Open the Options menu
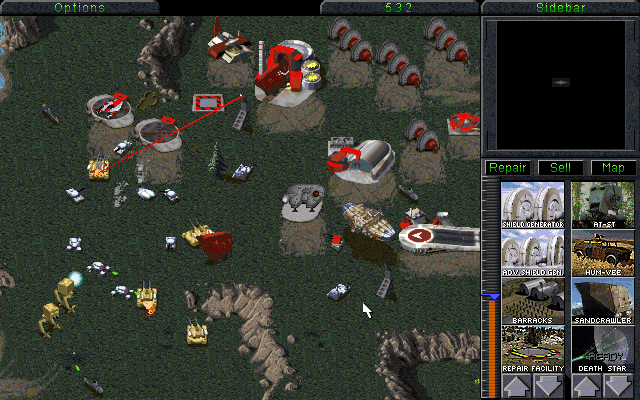Image resolution: width=640 pixels, height=400 pixels. pyautogui.click(x=79, y=7)
